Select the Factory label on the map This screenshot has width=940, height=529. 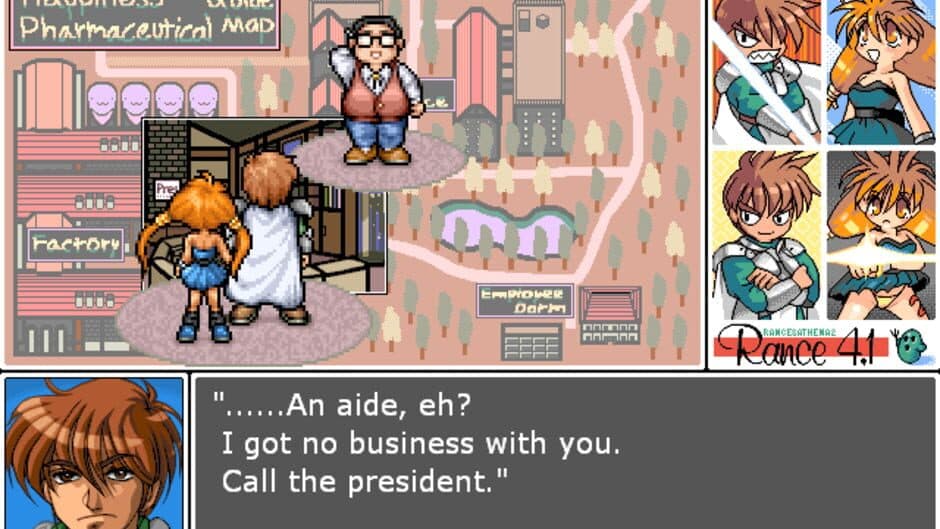76,243
